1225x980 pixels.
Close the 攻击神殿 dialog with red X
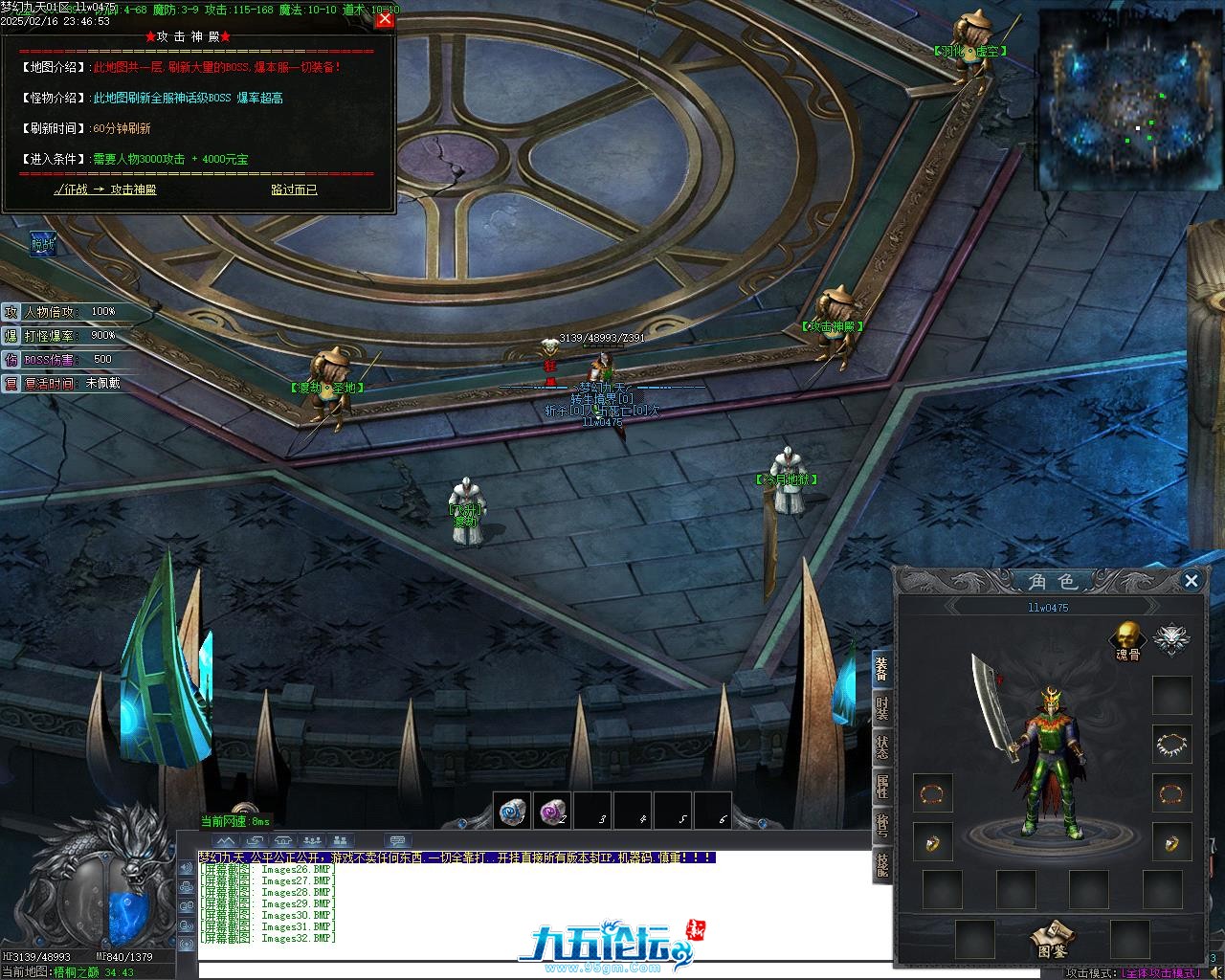pos(385,19)
